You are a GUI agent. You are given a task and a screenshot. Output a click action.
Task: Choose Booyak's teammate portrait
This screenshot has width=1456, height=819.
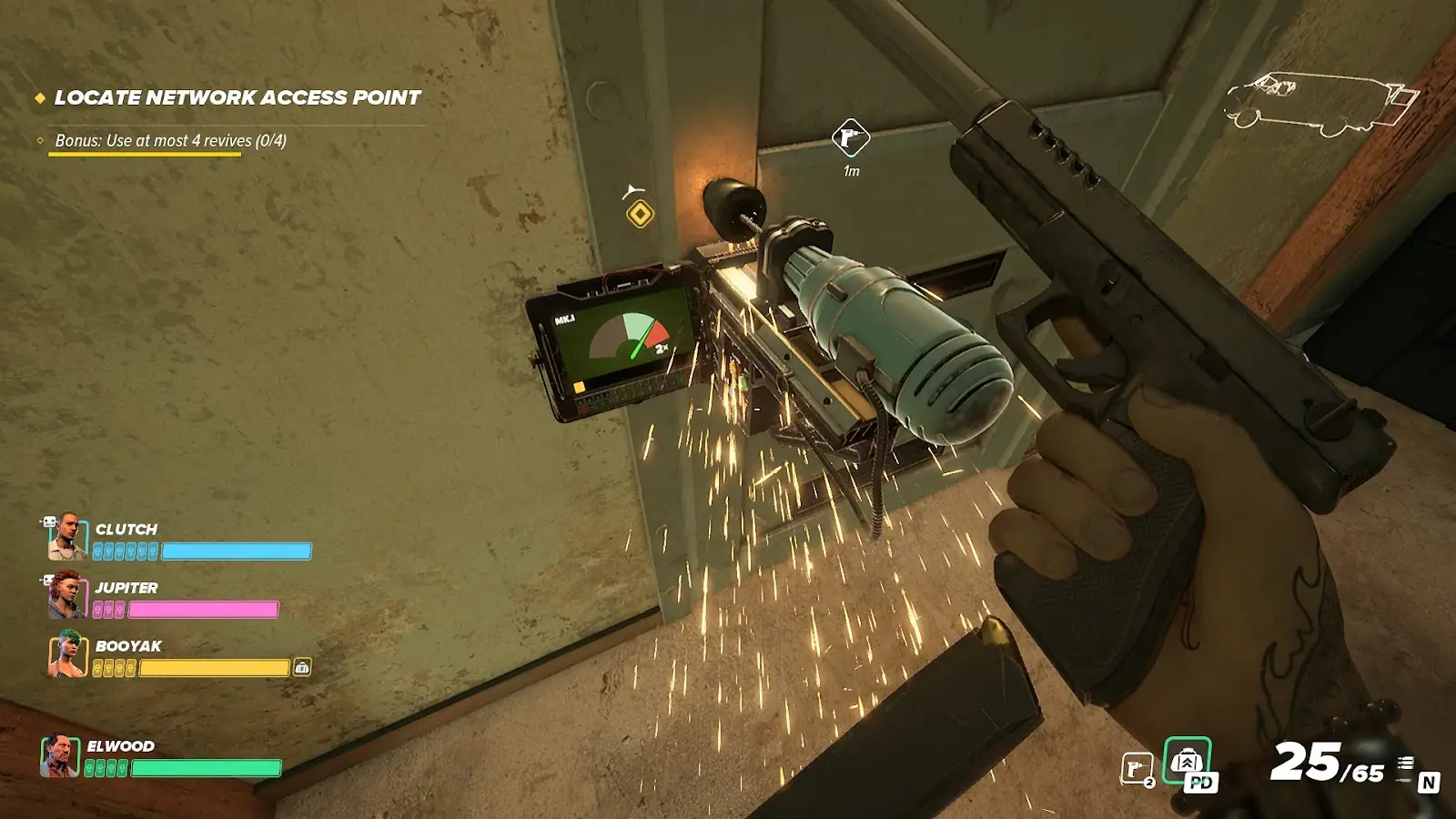tap(67, 654)
